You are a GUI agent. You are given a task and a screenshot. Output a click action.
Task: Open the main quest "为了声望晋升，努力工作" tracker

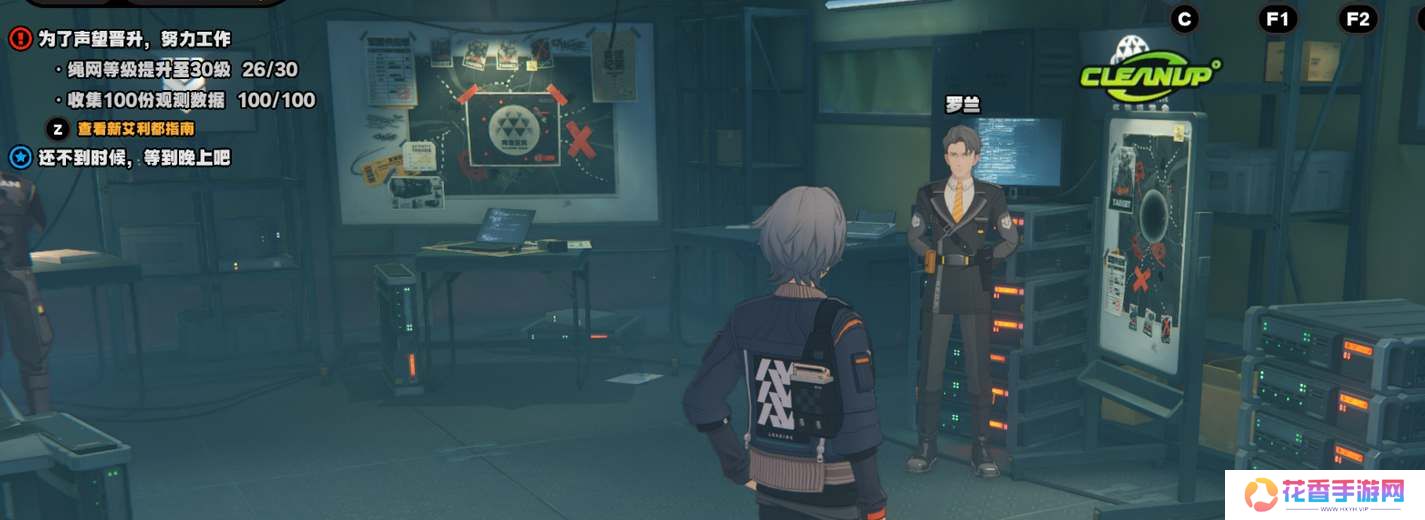(x=134, y=40)
